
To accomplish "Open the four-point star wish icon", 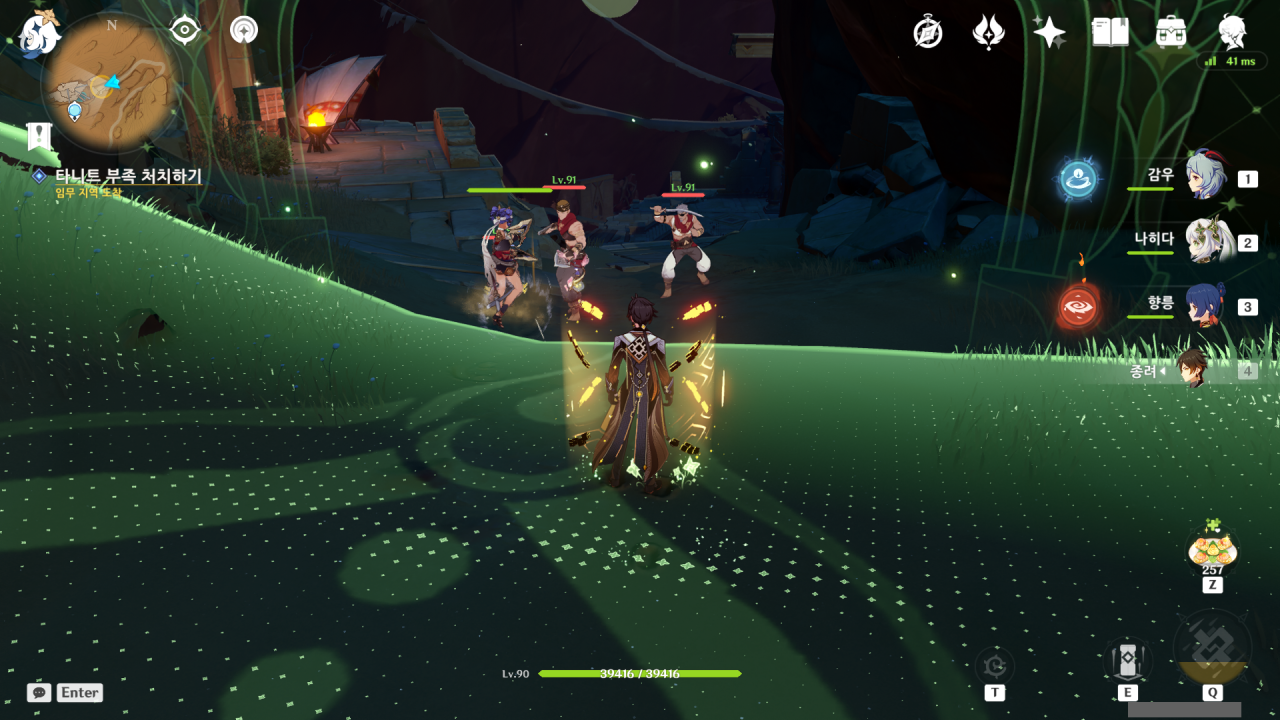I will point(1049,33).
